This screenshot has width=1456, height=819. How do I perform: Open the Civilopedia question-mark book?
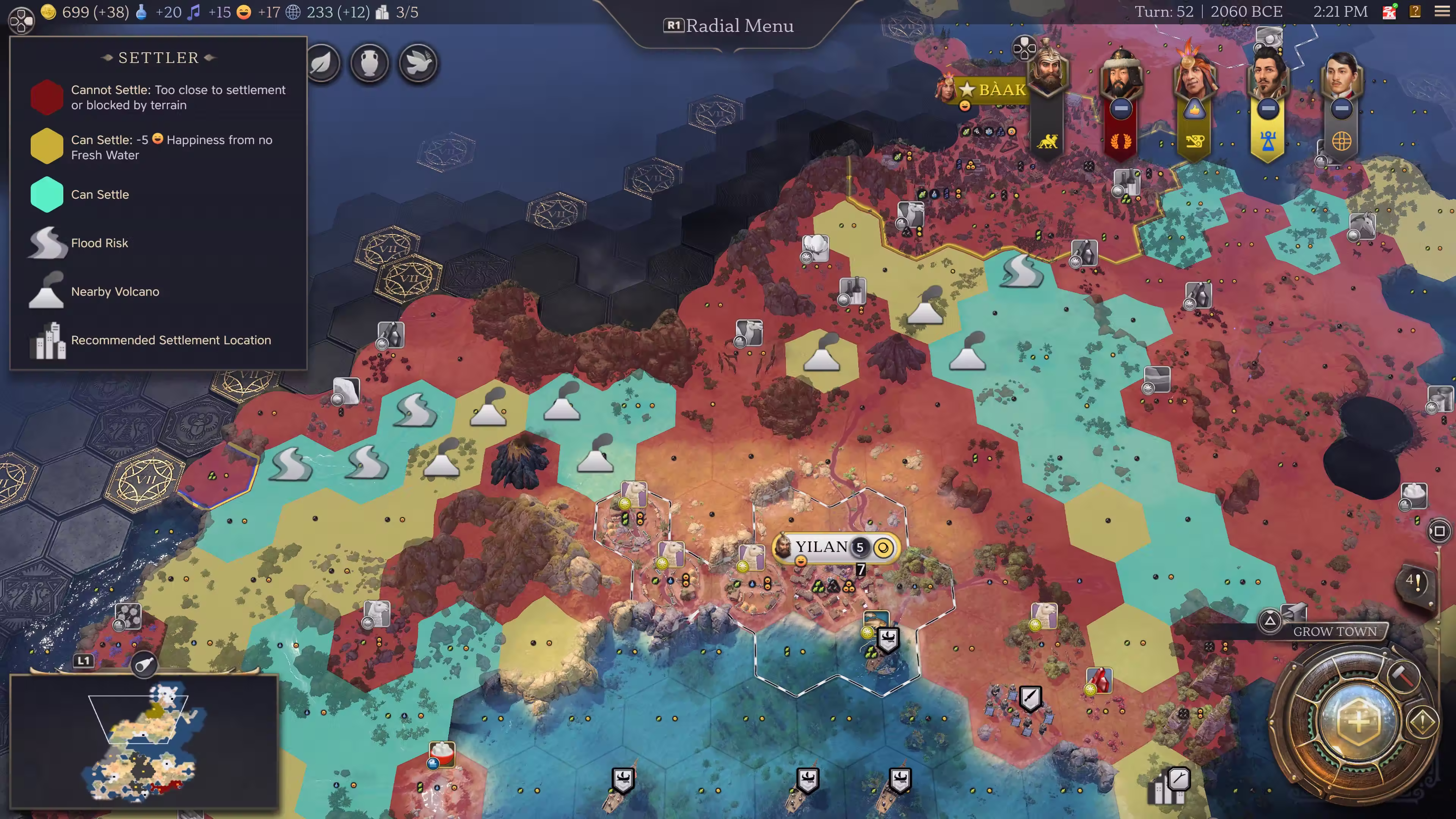click(1415, 12)
